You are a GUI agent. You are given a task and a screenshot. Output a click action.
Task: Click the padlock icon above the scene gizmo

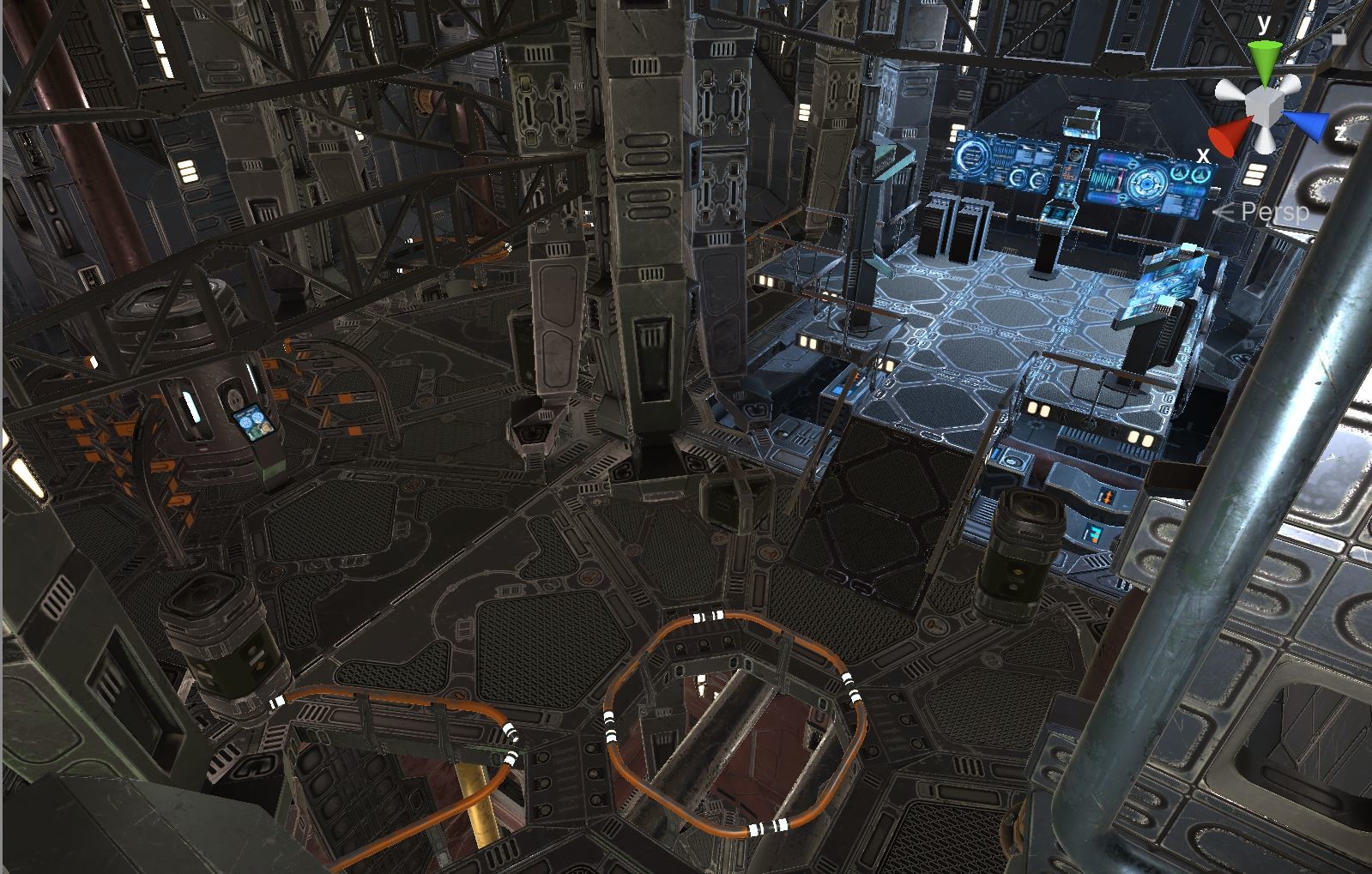(x=1339, y=36)
